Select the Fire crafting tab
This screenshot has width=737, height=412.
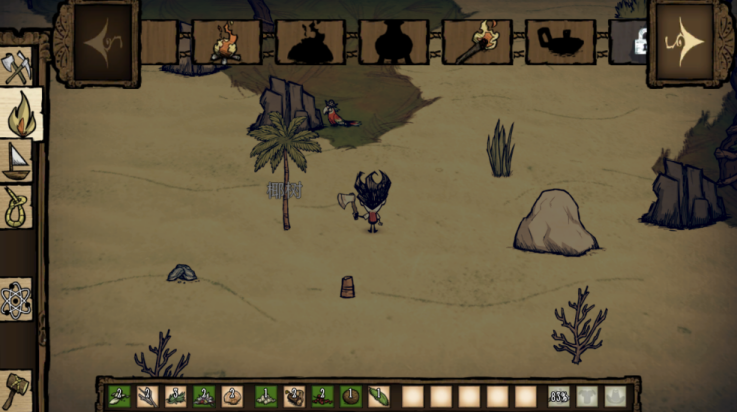click(20, 114)
